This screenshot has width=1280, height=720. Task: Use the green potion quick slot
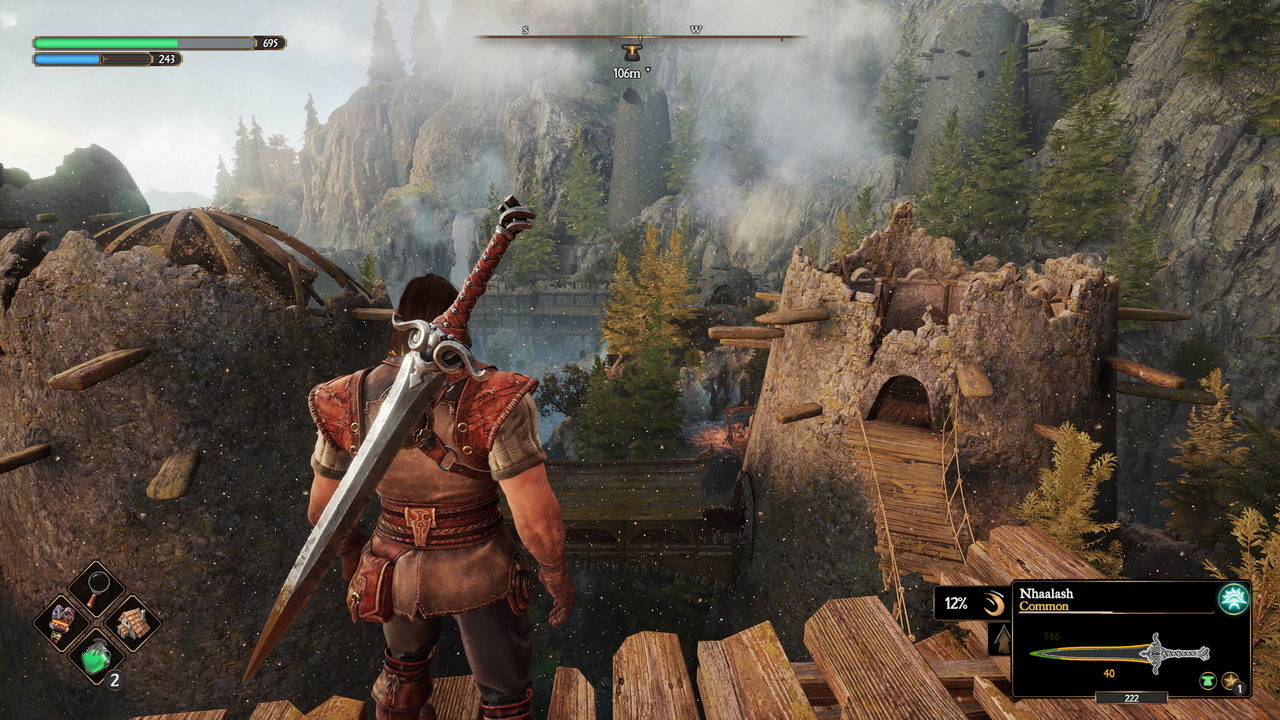tap(96, 657)
